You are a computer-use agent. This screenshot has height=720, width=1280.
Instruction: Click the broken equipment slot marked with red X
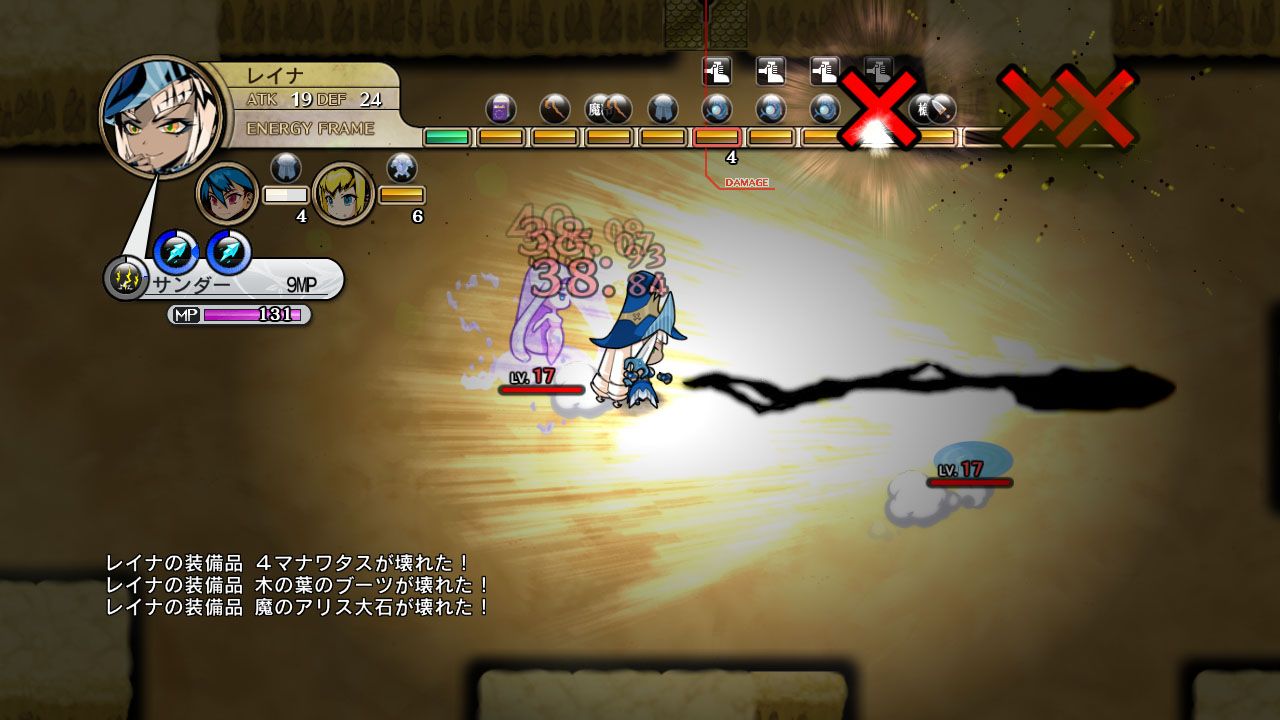click(x=878, y=110)
